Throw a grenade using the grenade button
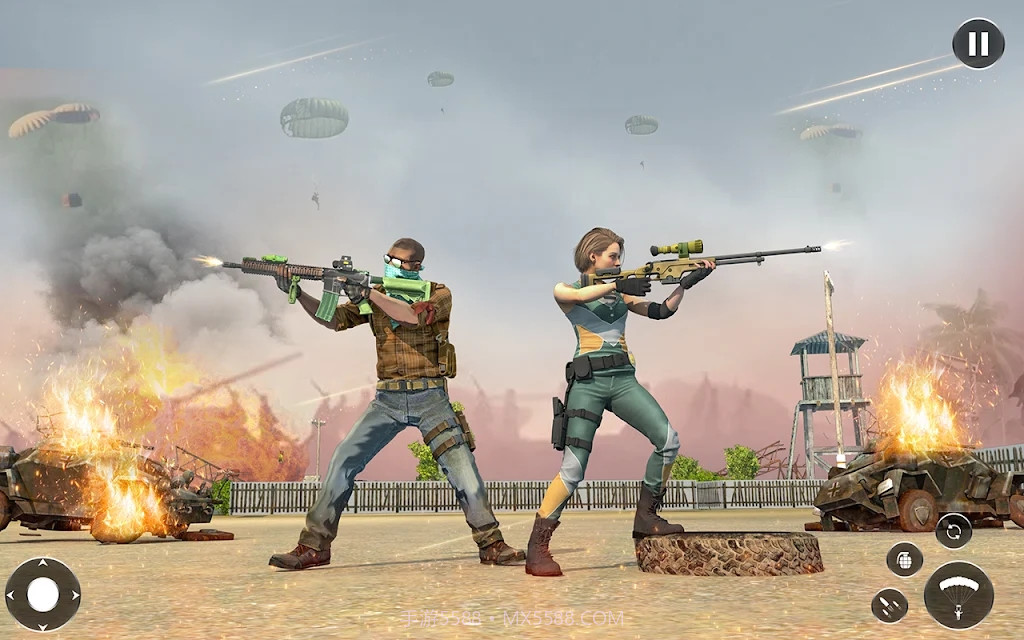1024x640 pixels. pos(904,559)
